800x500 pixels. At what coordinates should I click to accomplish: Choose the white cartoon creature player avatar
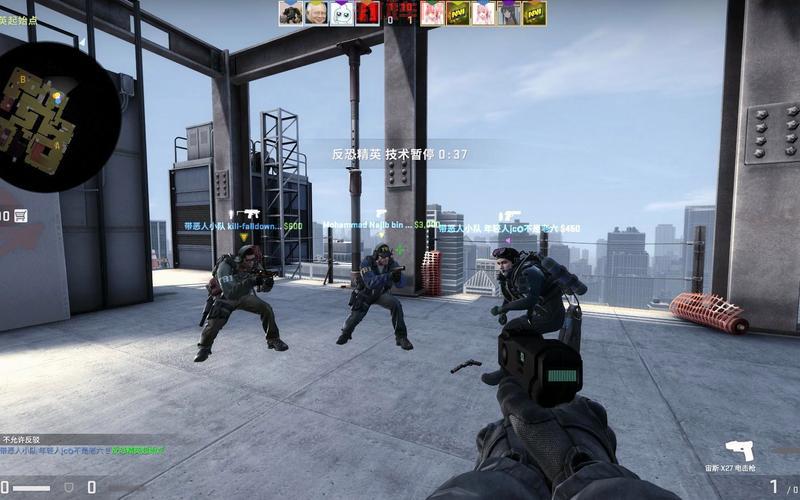pos(341,12)
